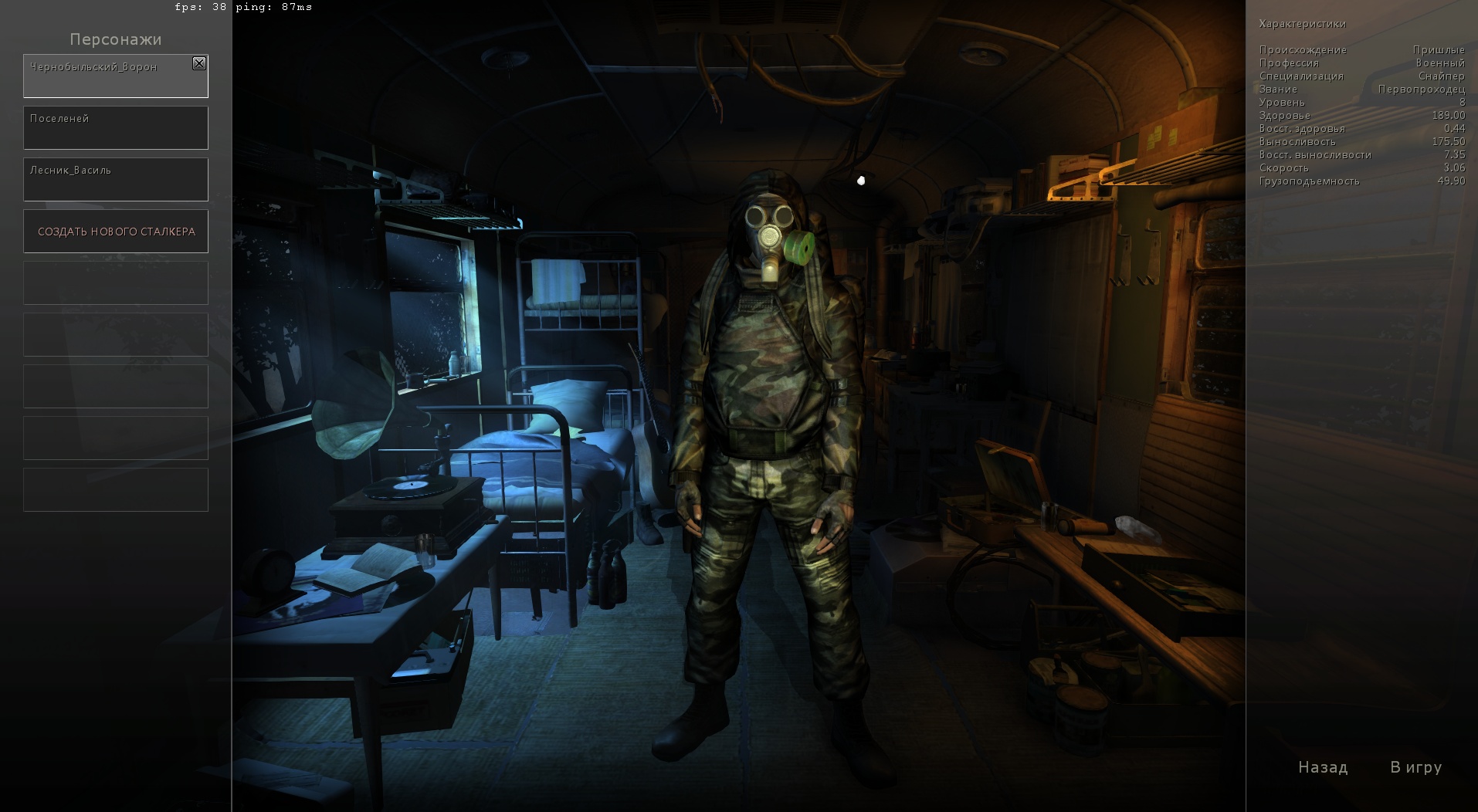This screenshot has width=1478, height=812.
Task: Pick the Лесник_Василь character slot
Action: click(x=116, y=180)
